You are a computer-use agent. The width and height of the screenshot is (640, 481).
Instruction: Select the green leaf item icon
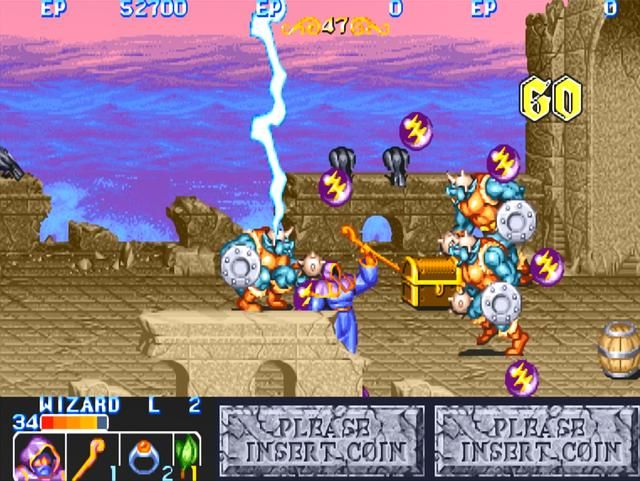[x=188, y=455]
